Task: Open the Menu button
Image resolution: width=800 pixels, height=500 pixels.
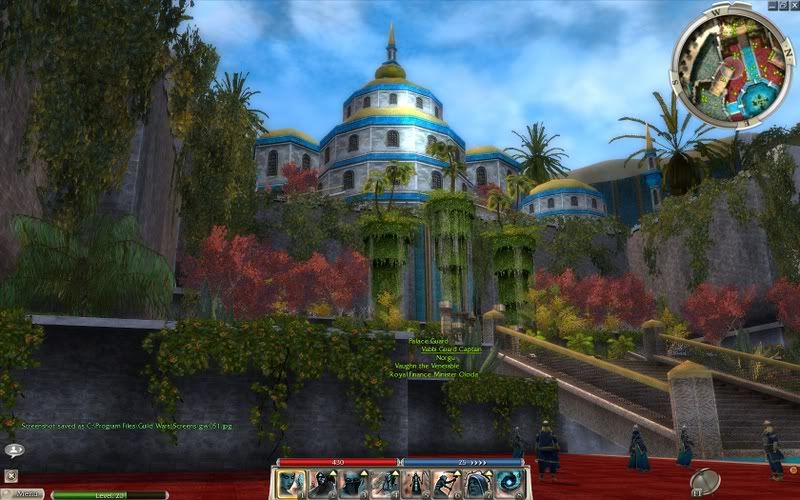Action: 27,494
